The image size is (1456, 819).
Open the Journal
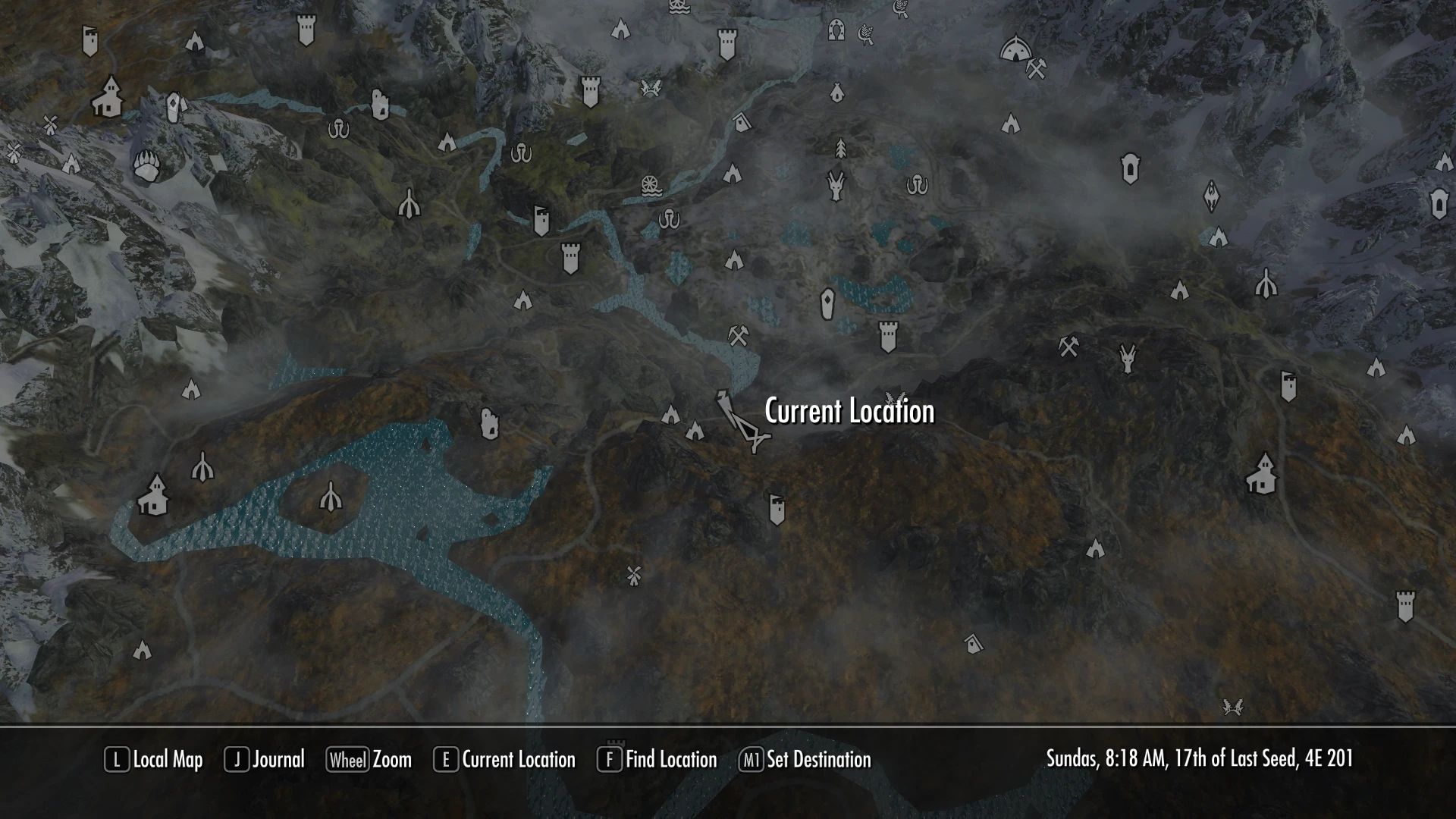[x=269, y=760]
